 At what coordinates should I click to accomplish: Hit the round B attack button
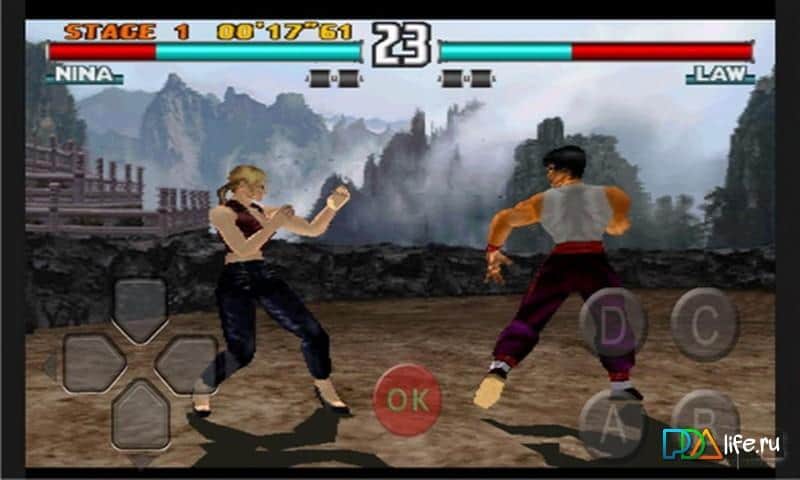(x=703, y=418)
